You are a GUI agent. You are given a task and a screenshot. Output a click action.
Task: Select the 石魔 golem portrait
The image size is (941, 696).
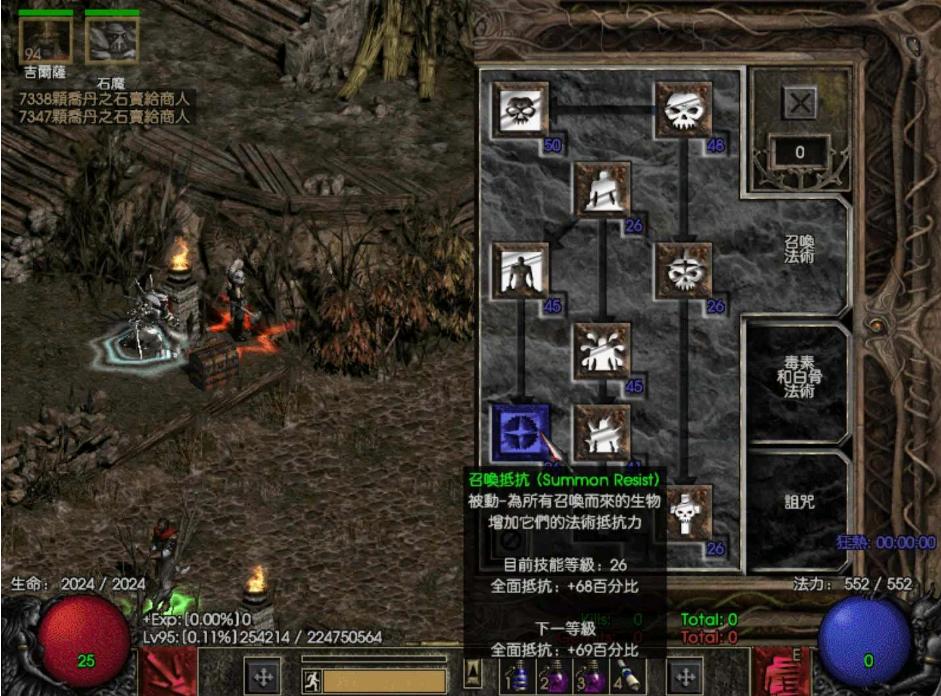(111, 40)
